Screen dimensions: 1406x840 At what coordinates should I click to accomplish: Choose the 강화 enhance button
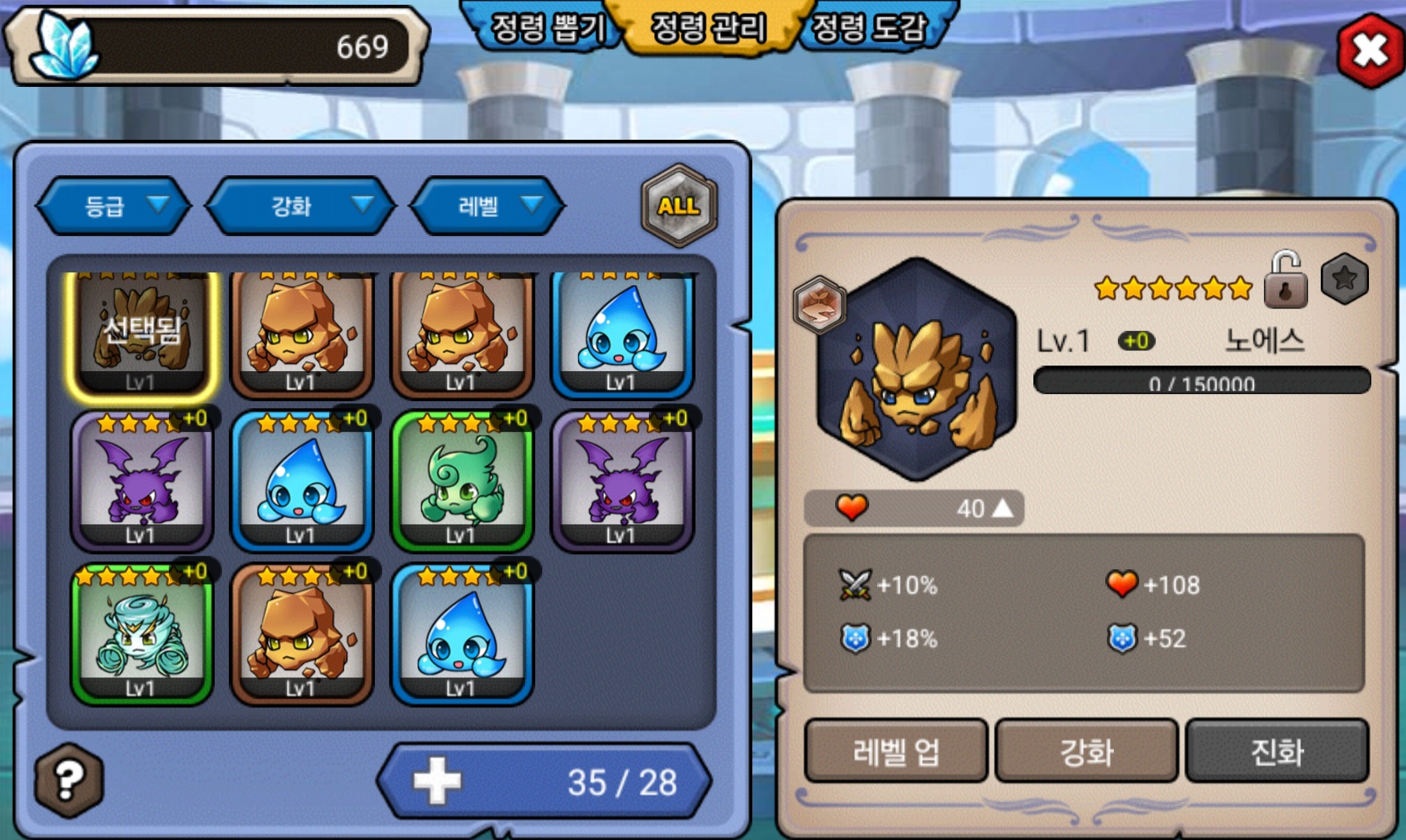(x=1086, y=751)
